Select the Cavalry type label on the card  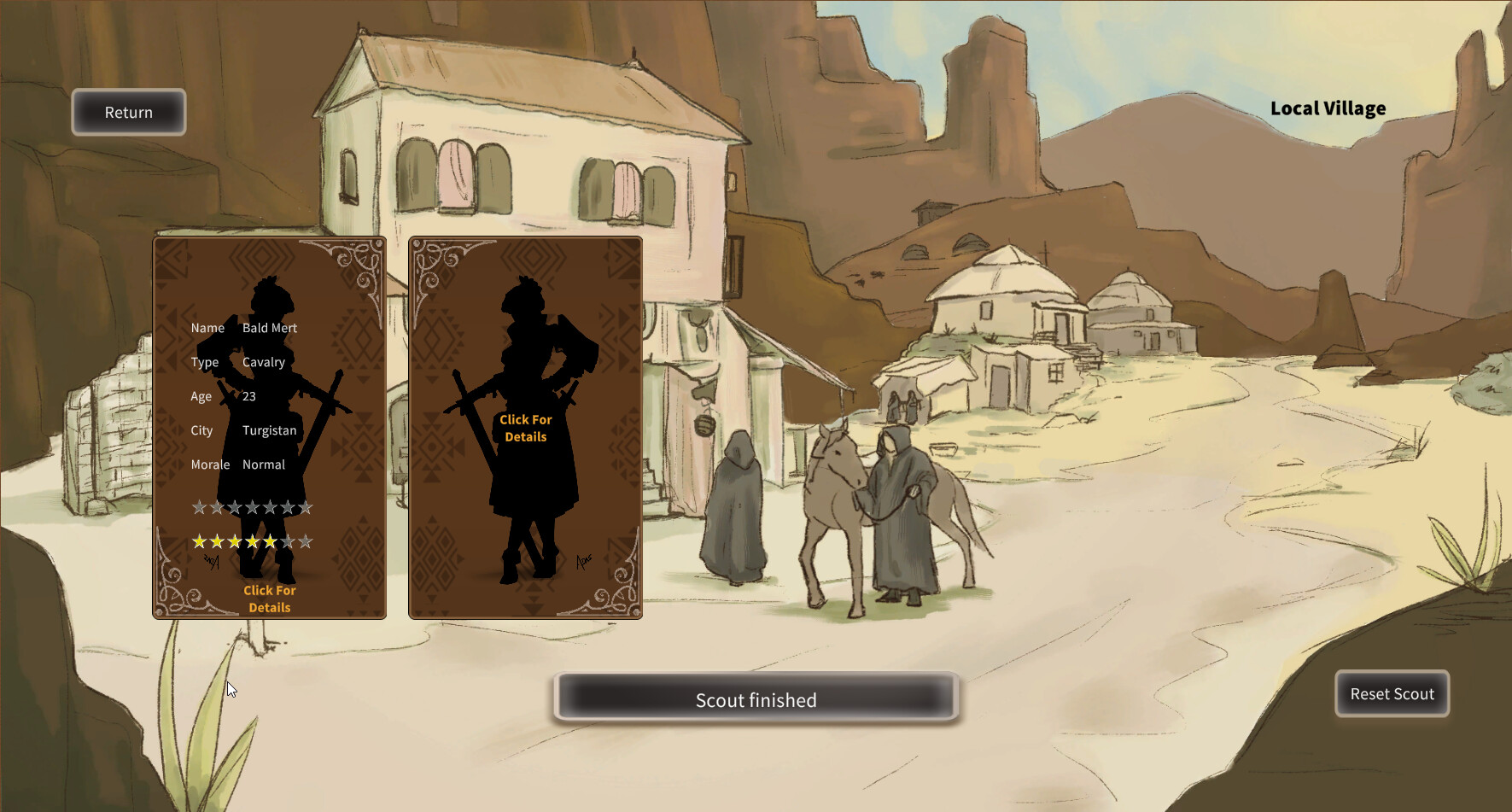point(264,362)
